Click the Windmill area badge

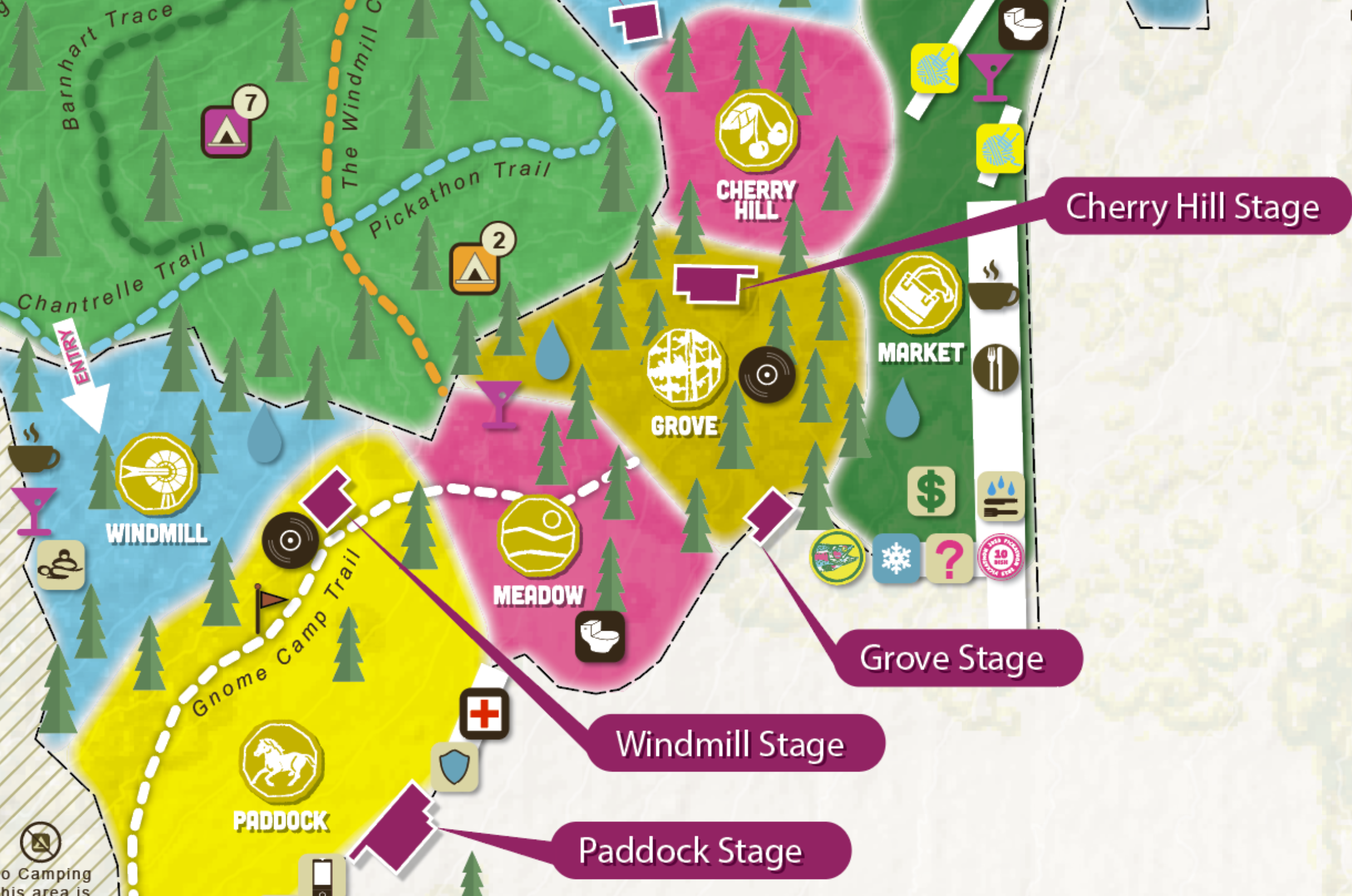[157, 474]
